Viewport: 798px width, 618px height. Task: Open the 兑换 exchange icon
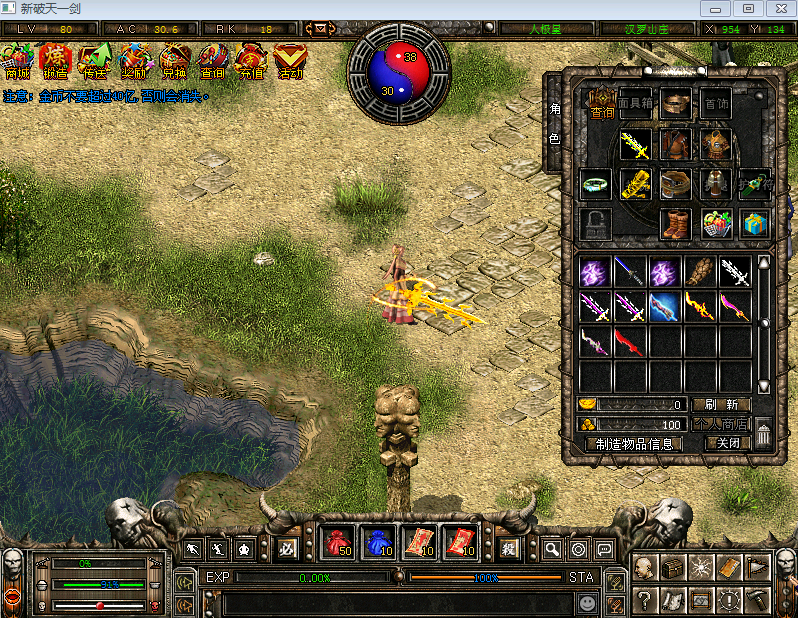(x=173, y=60)
